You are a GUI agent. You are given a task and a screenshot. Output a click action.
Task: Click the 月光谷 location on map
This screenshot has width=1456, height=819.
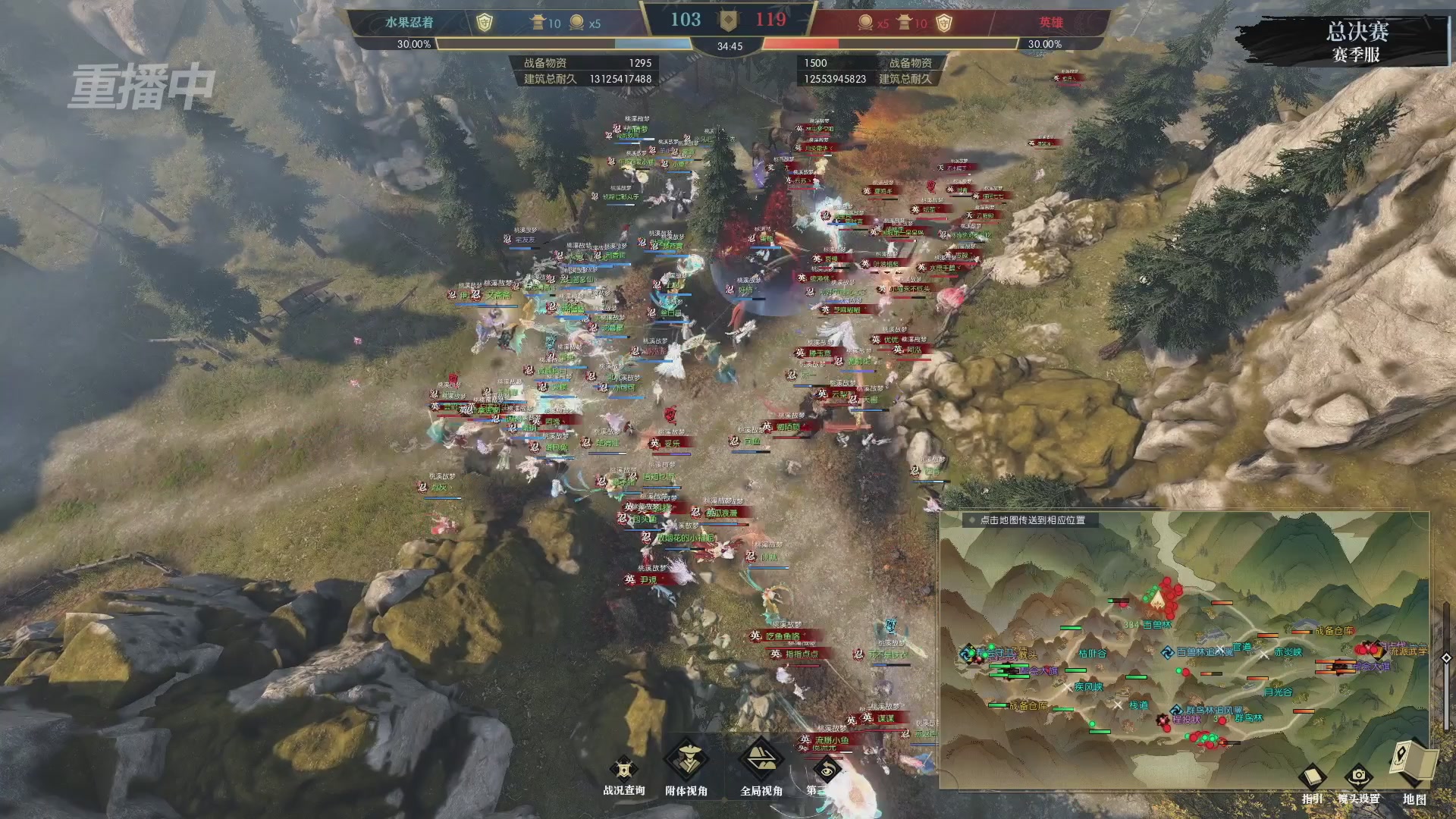pyautogui.click(x=1278, y=692)
